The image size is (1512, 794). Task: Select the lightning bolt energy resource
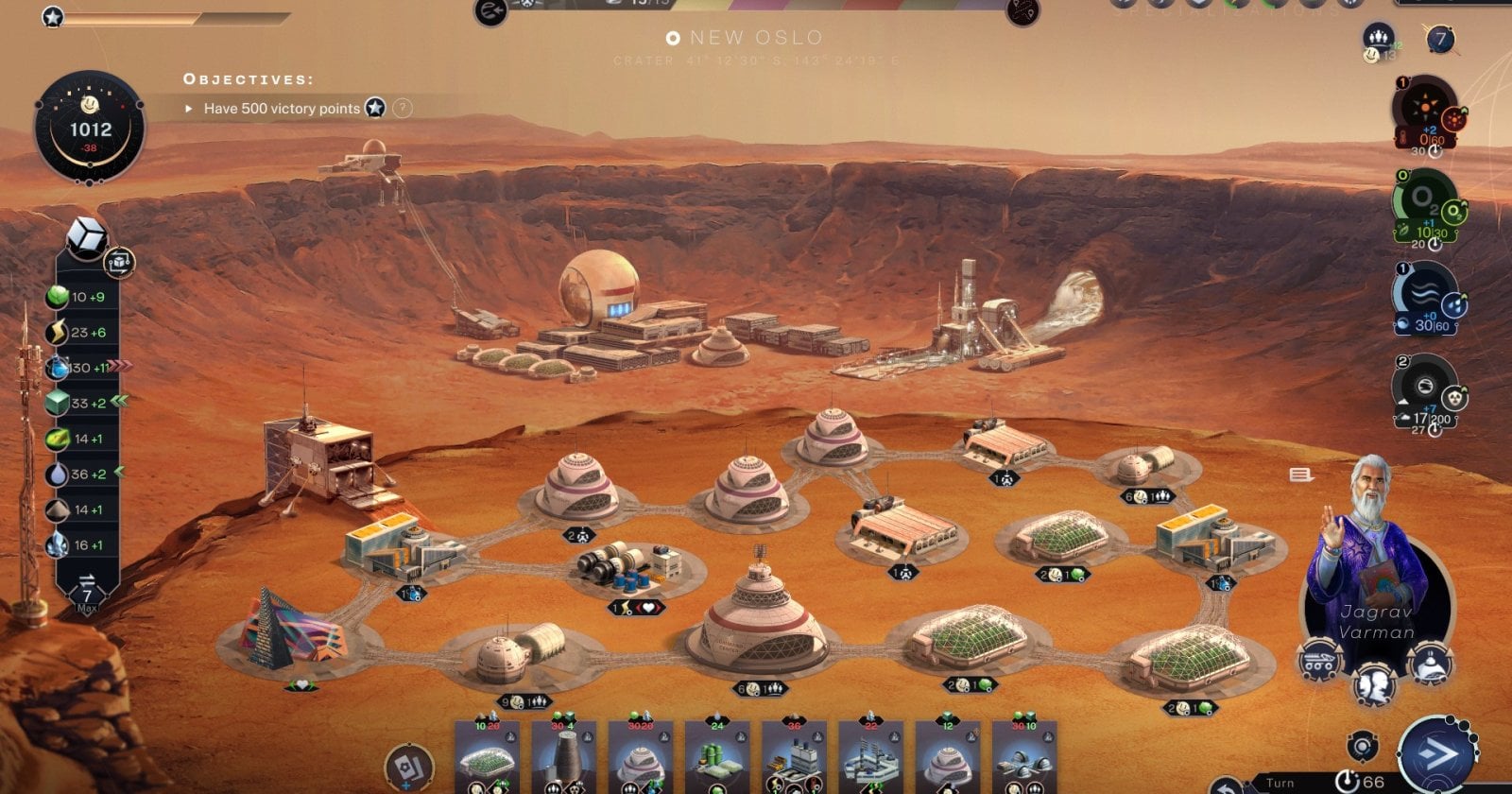(x=59, y=332)
